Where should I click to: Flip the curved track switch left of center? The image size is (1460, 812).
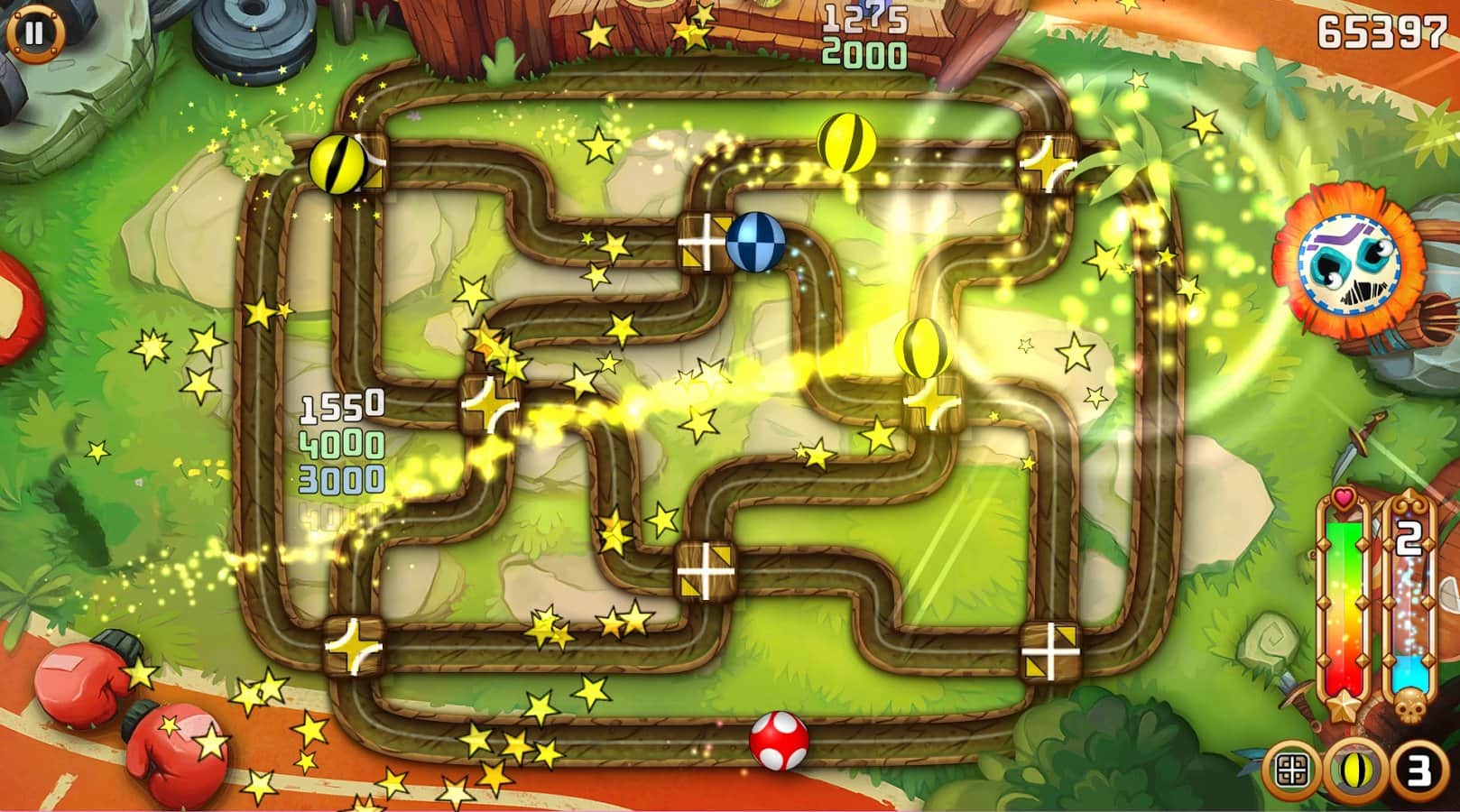coord(488,405)
